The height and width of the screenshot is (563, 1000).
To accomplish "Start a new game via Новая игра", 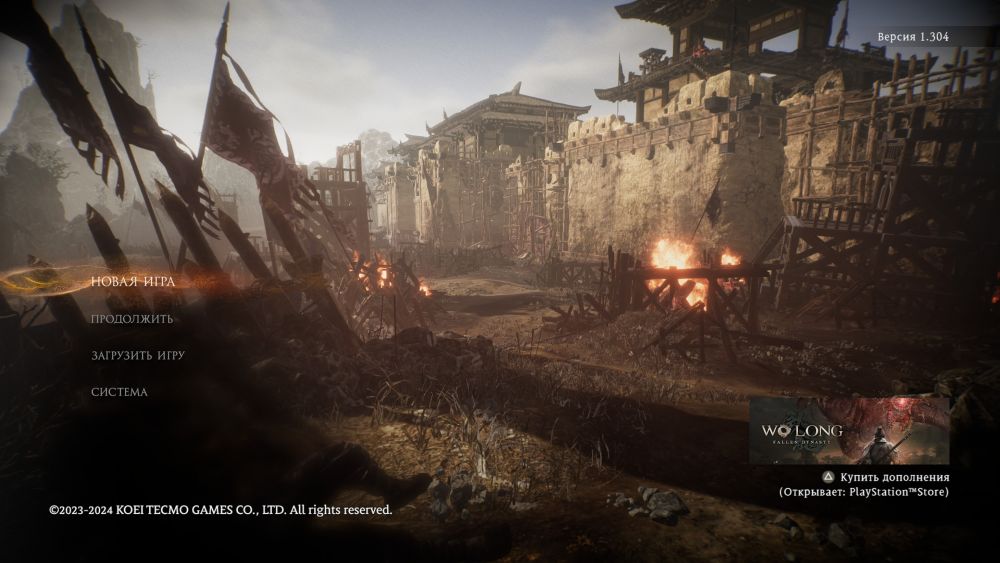I will coord(133,282).
